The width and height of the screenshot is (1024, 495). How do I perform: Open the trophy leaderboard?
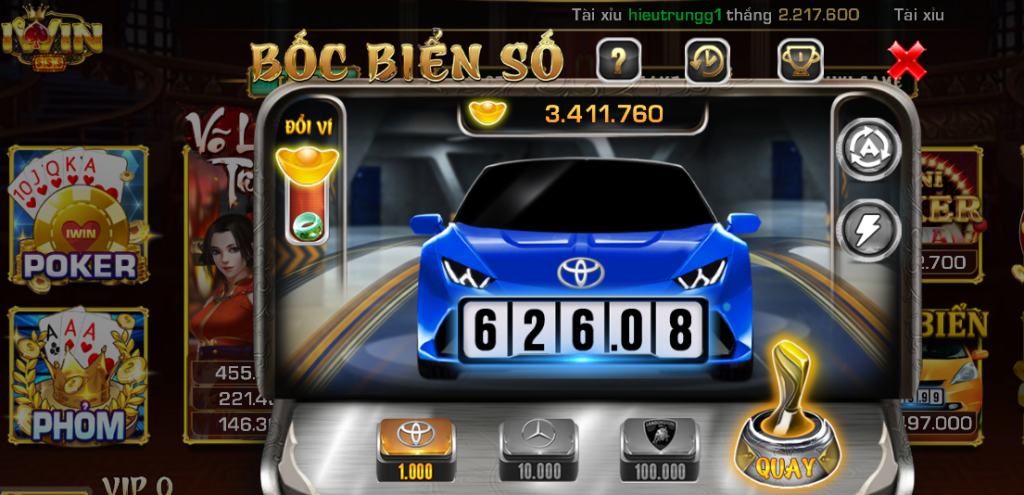tap(800, 62)
